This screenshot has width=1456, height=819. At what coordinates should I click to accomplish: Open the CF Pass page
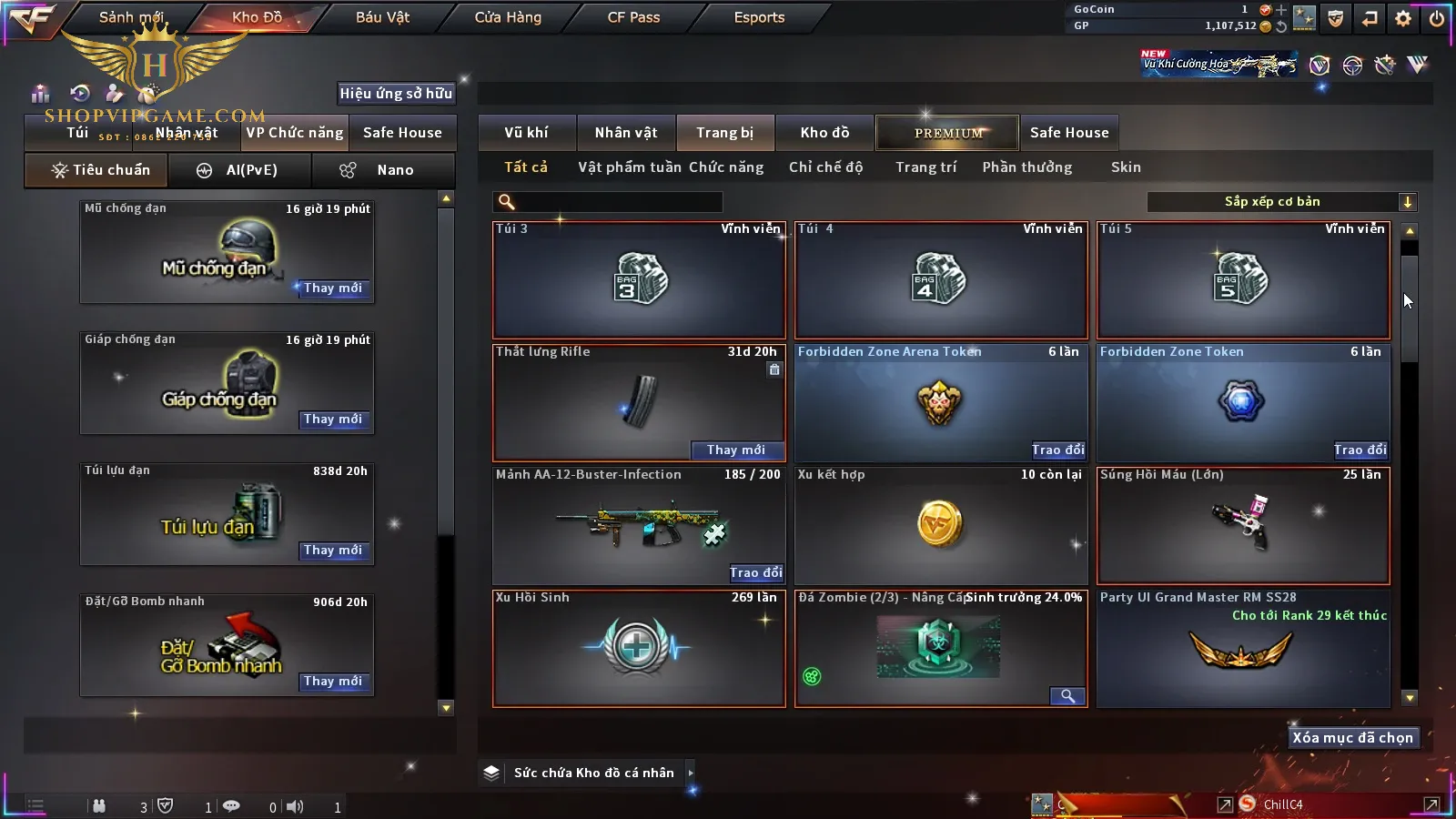coord(633,17)
